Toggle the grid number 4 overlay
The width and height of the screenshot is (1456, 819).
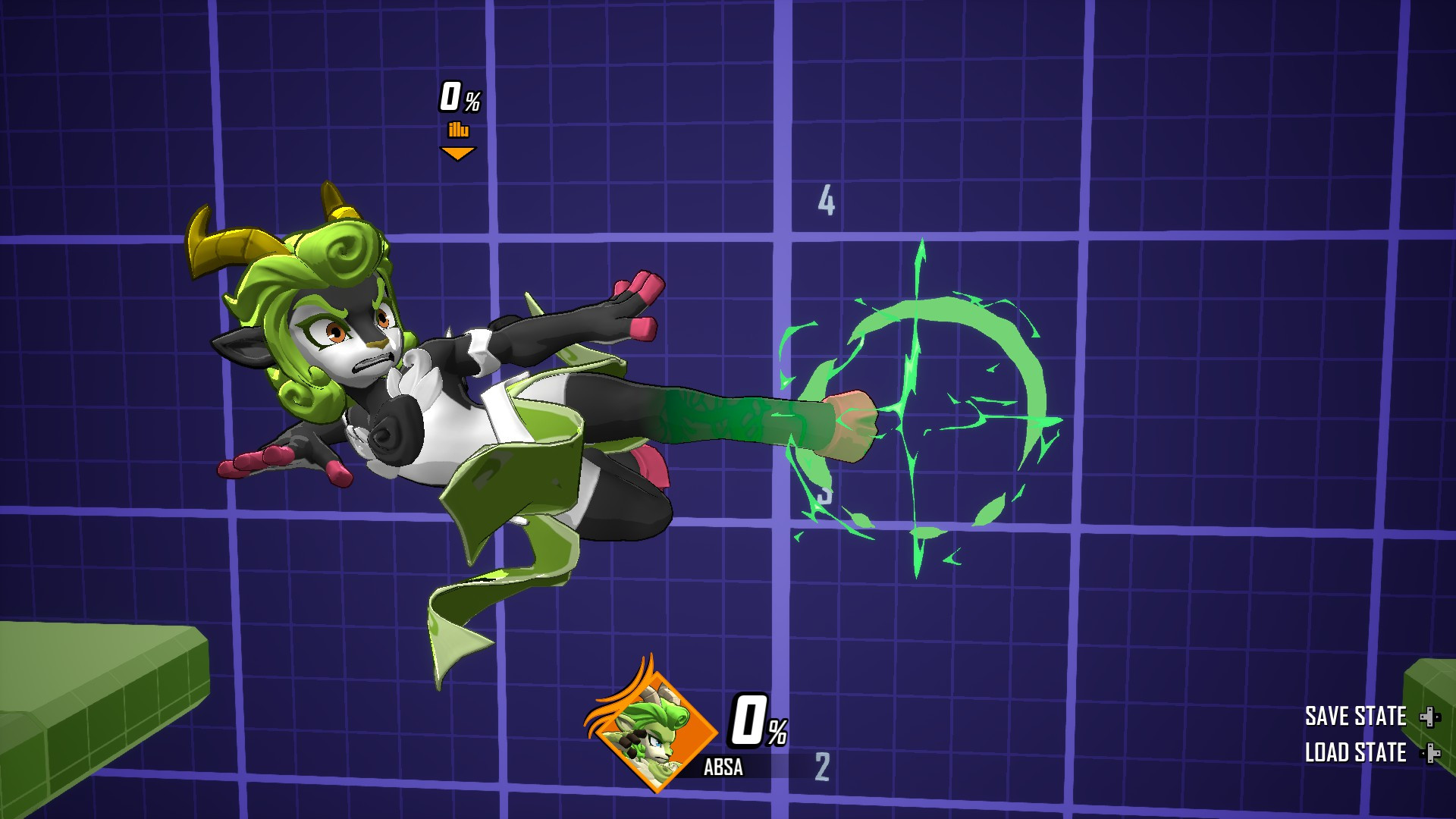pyautogui.click(x=825, y=199)
